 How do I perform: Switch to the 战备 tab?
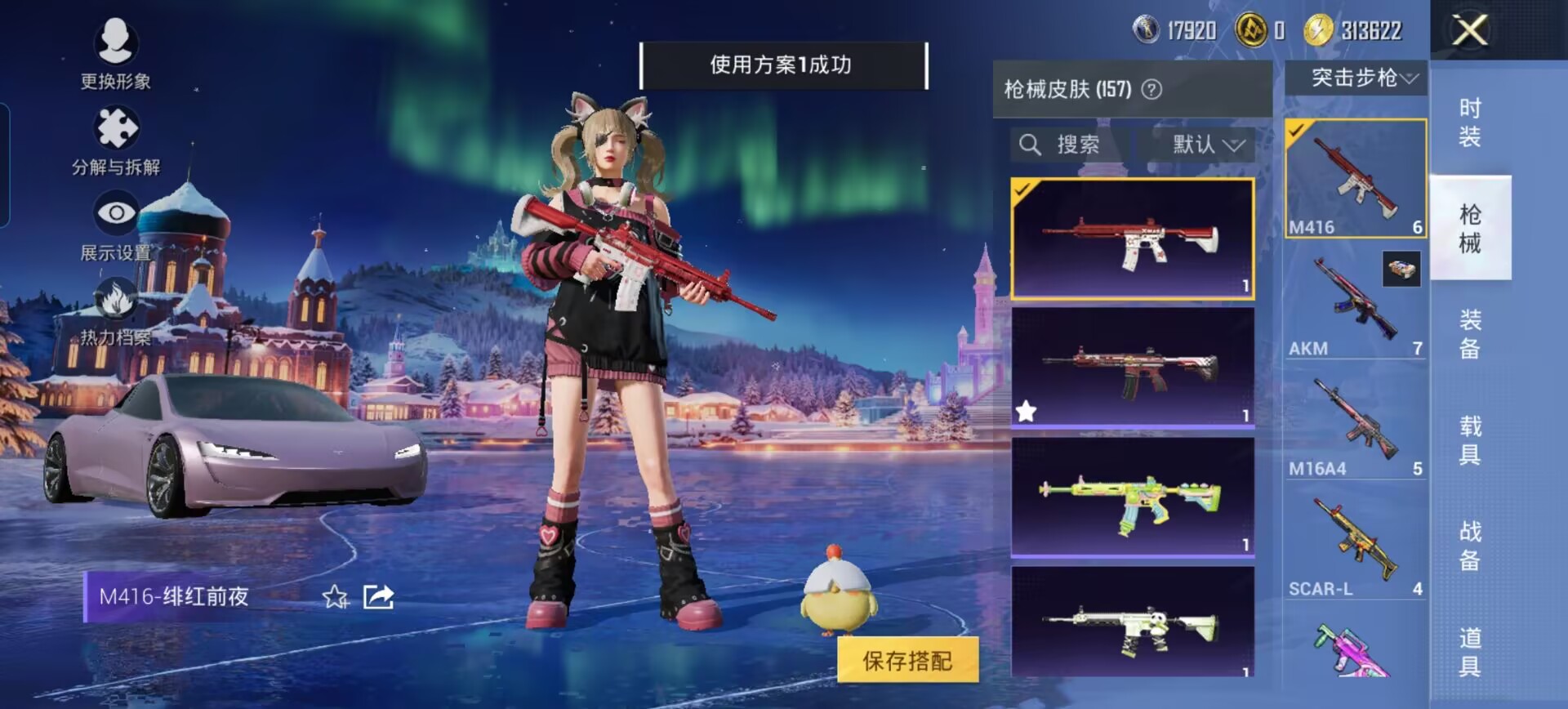tap(1469, 546)
